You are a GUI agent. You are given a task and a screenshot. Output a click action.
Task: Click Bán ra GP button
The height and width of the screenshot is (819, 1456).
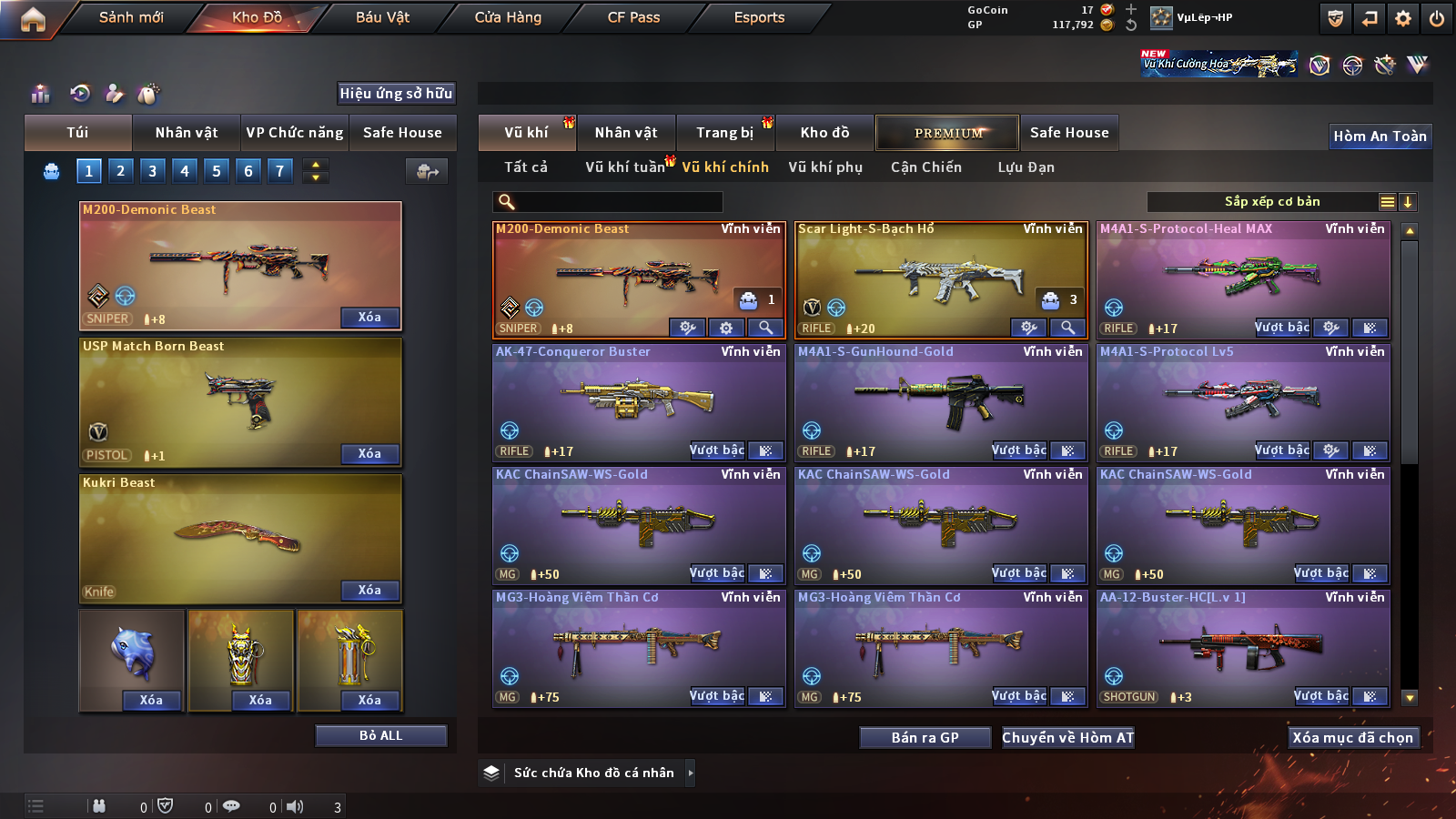(925, 737)
